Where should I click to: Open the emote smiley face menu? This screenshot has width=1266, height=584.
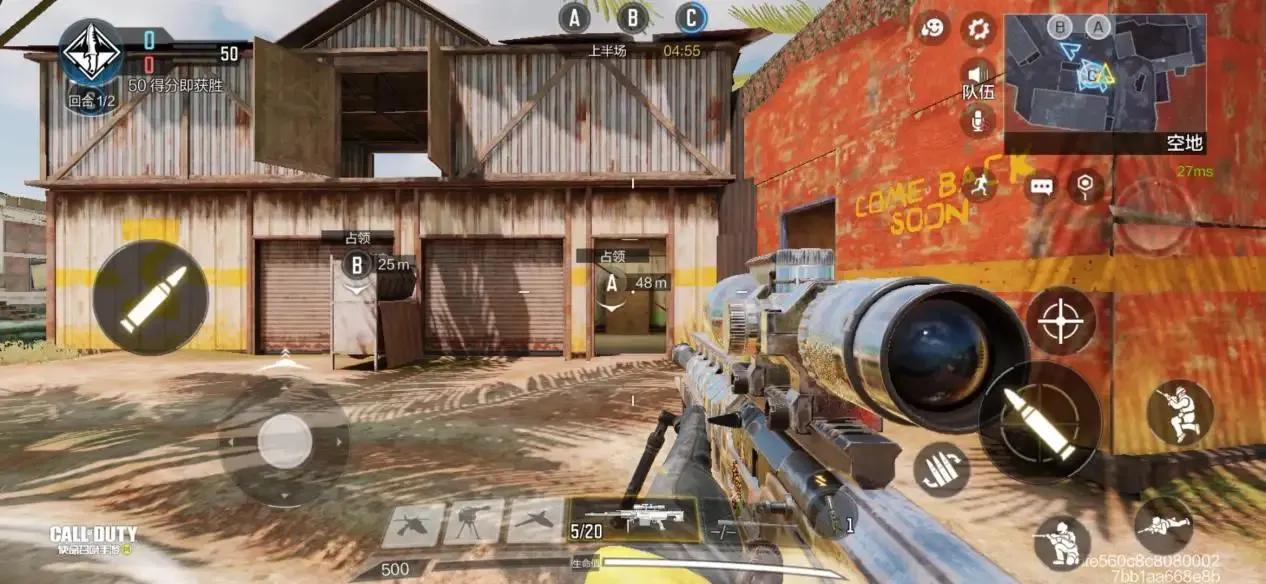coord(932,28)
